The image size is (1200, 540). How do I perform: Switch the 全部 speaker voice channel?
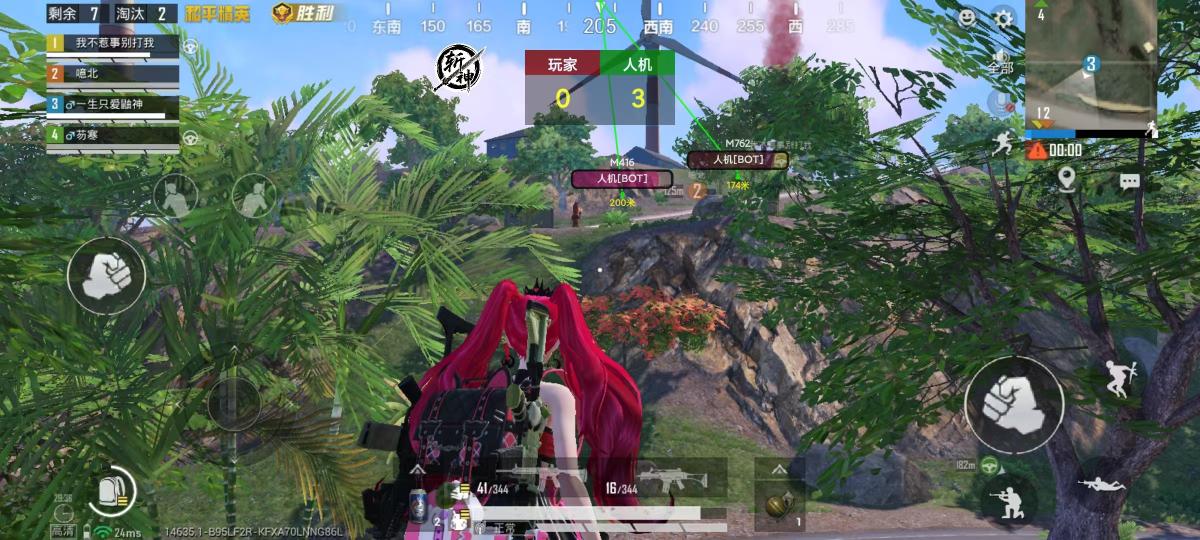999,60
